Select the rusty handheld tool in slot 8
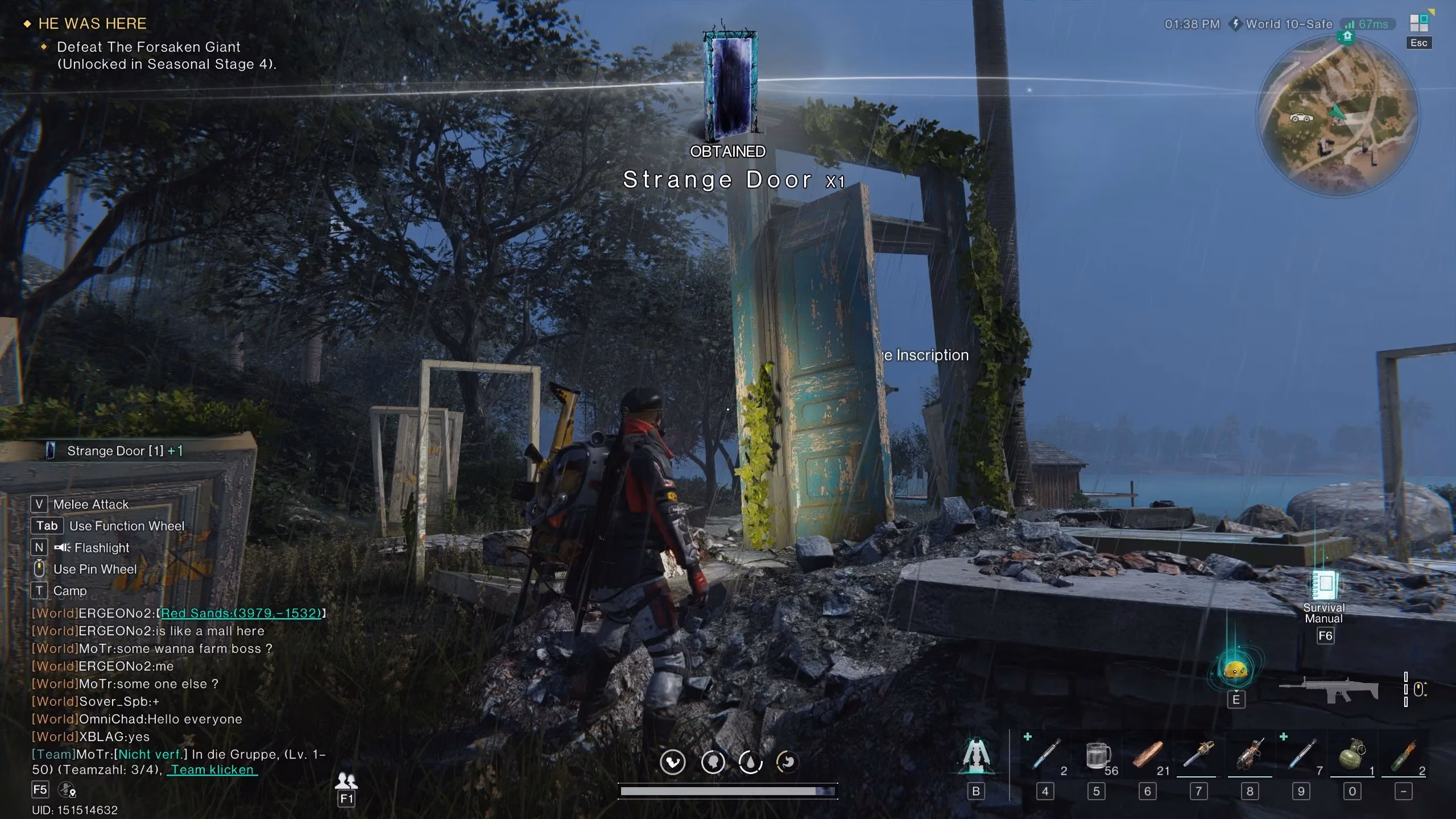This screenshot has height=819, width=1456. 1250,756
